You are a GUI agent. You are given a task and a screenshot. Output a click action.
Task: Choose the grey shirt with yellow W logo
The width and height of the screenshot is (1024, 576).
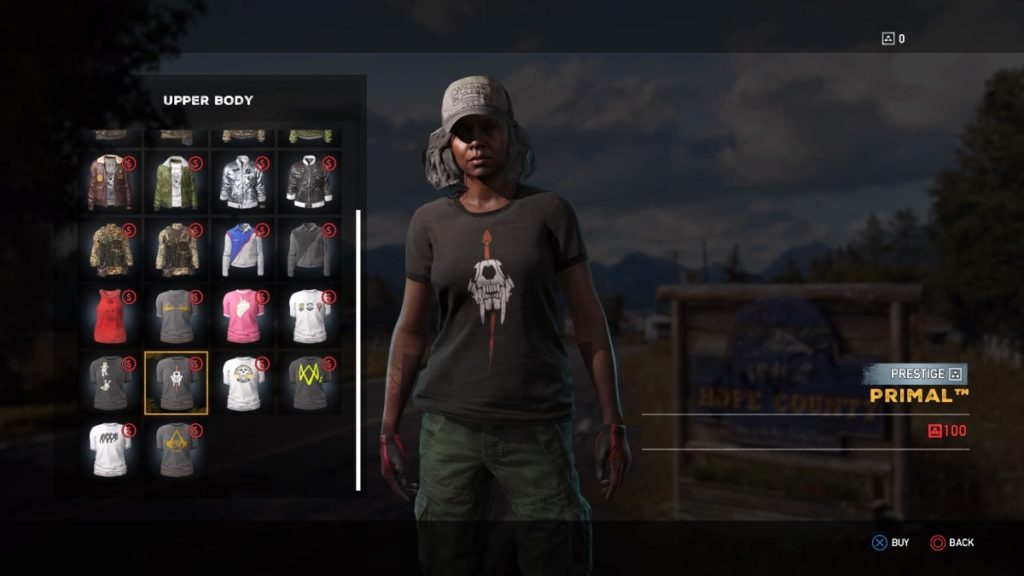tap(309, 382)
